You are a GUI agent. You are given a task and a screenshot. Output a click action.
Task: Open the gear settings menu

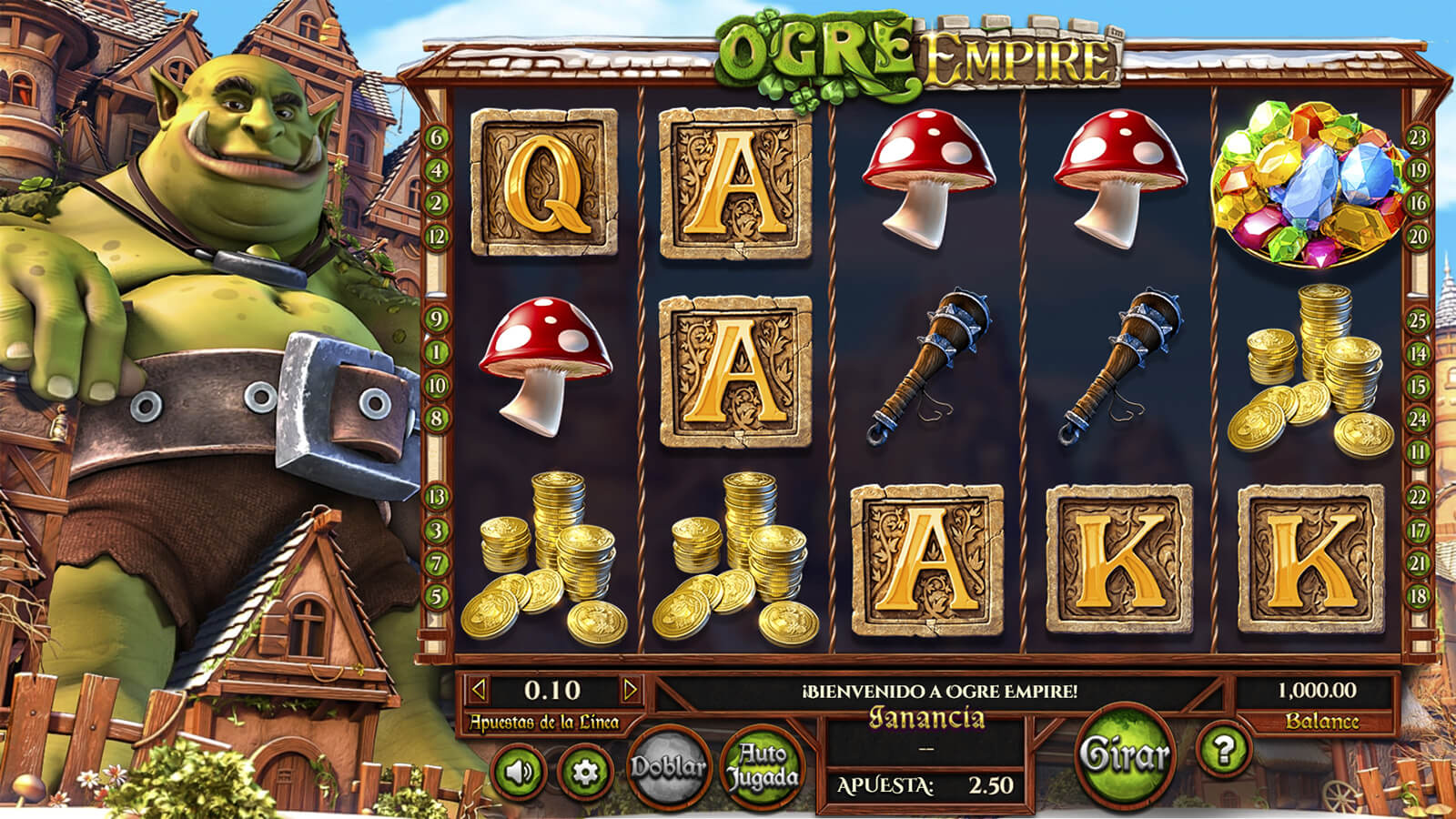(583, 773)
